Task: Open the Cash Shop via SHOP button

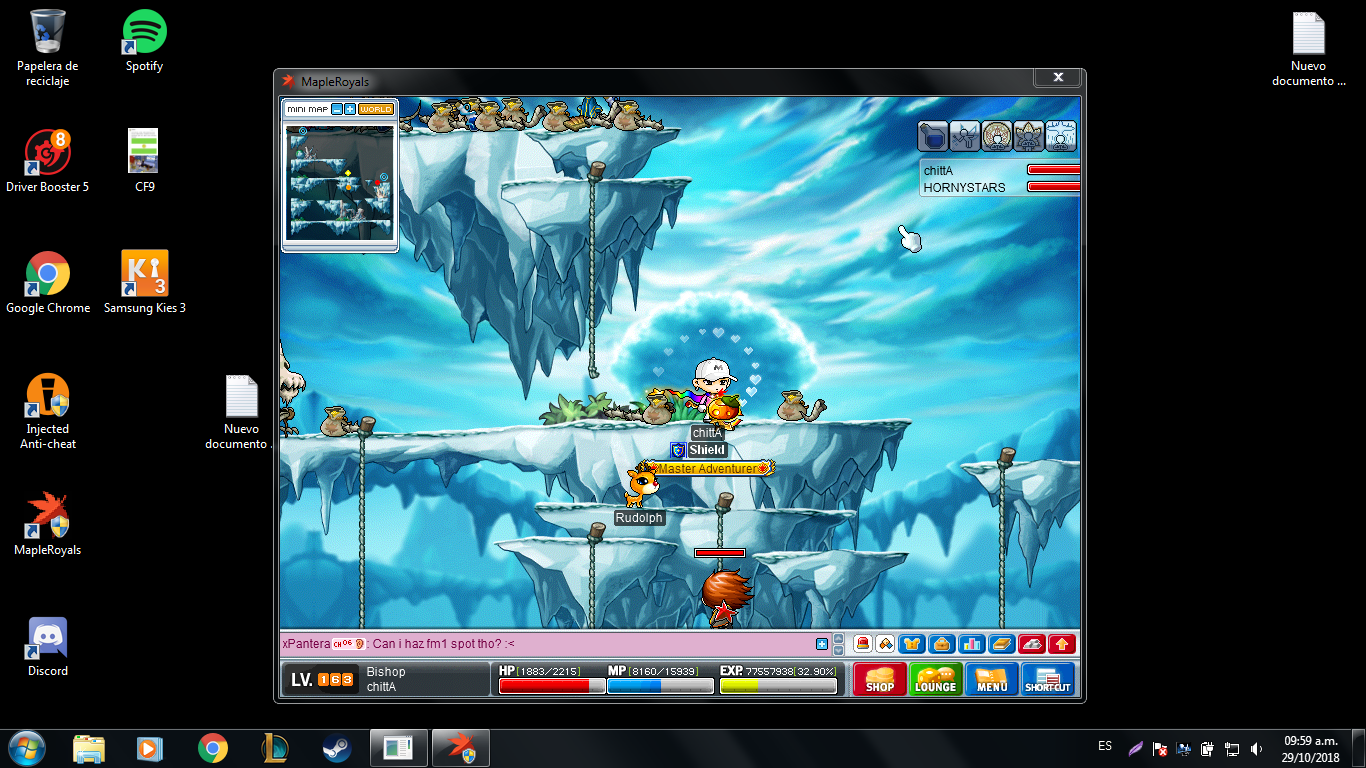Action: 879,679
